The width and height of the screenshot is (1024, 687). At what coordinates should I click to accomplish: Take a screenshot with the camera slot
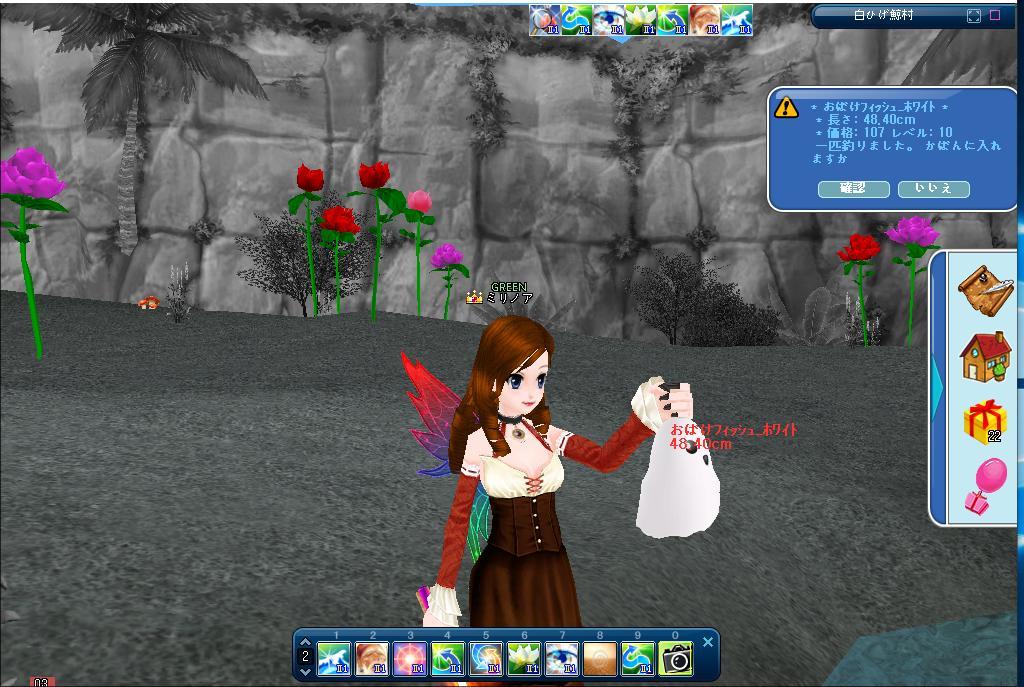pos(675,659)
